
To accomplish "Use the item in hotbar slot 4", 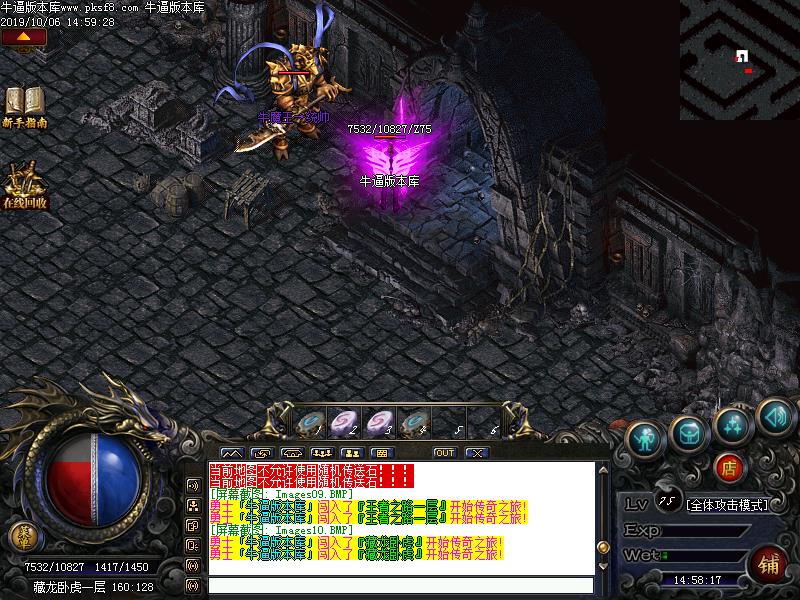I will click(414, 422).
